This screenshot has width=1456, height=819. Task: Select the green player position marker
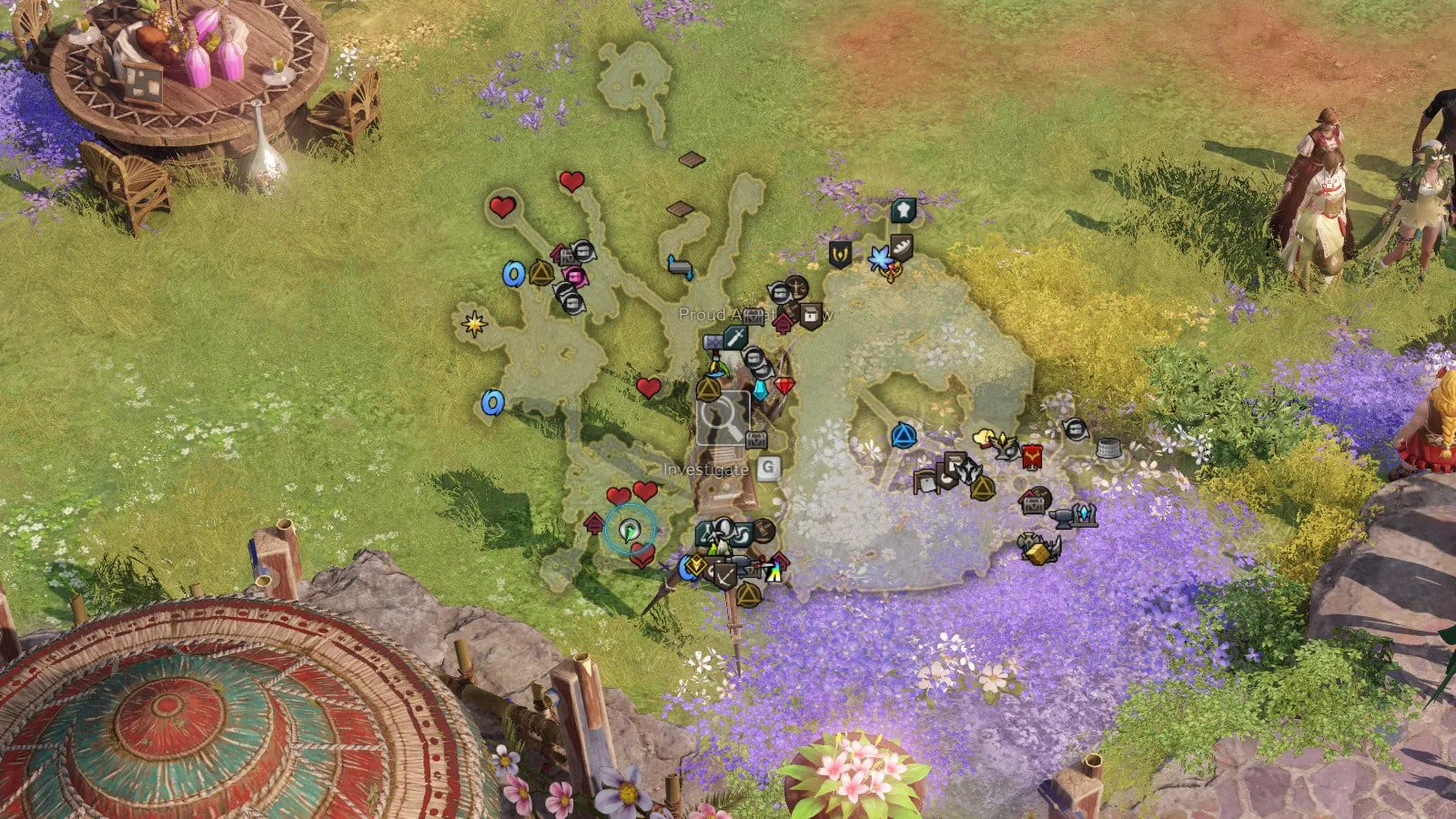(629, 530)
